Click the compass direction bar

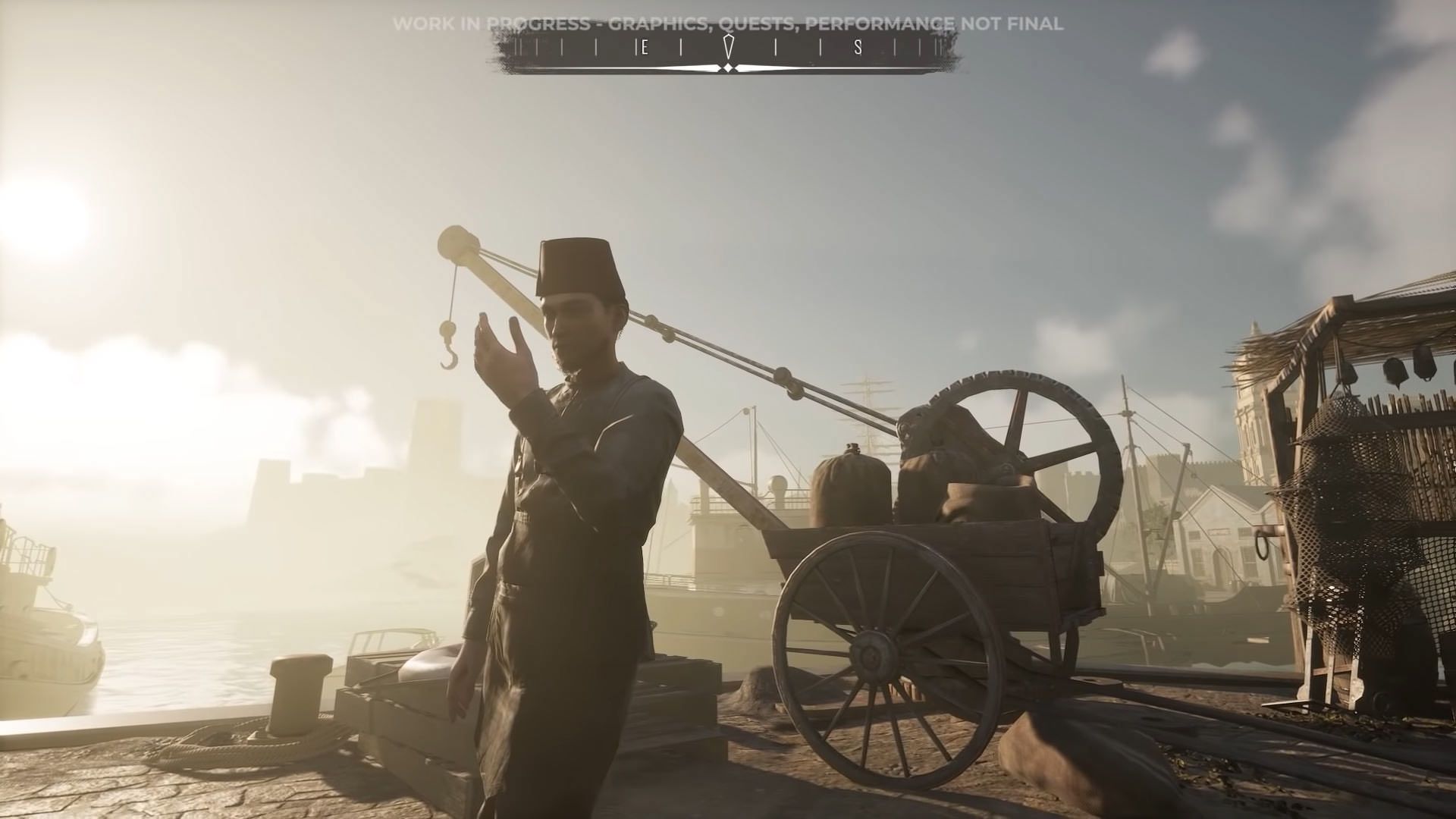(727, 51)
